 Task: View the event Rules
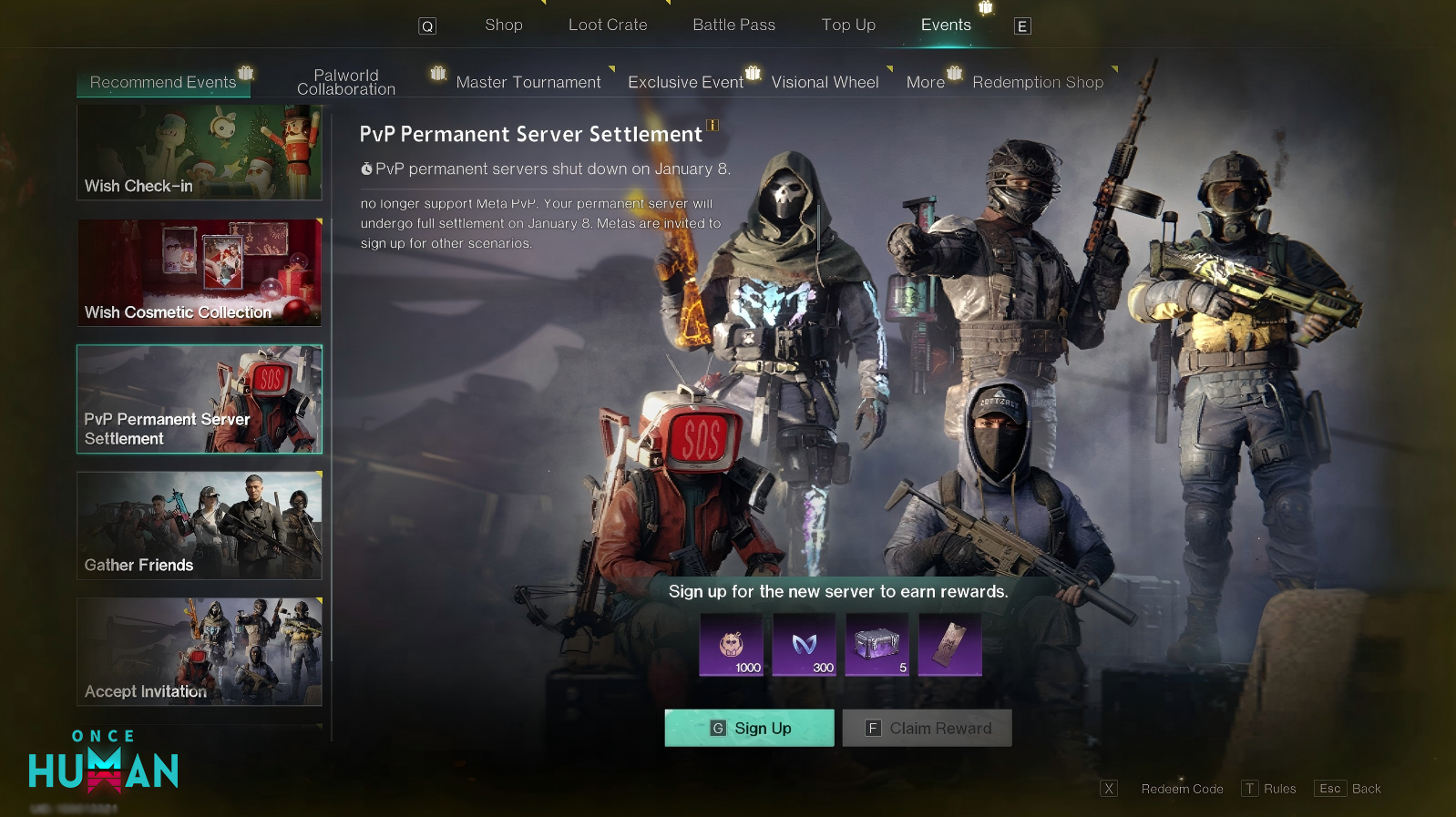1278,789
